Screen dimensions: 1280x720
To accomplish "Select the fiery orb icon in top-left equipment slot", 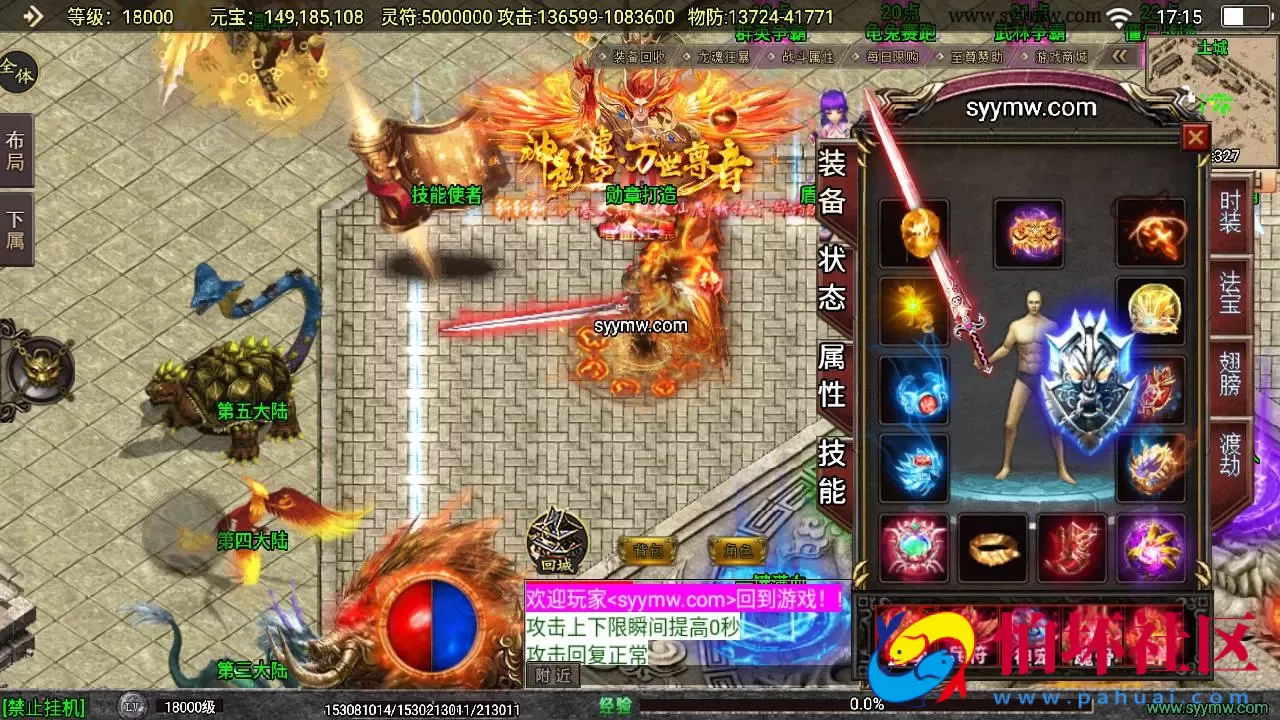I will tap(912, 232).
